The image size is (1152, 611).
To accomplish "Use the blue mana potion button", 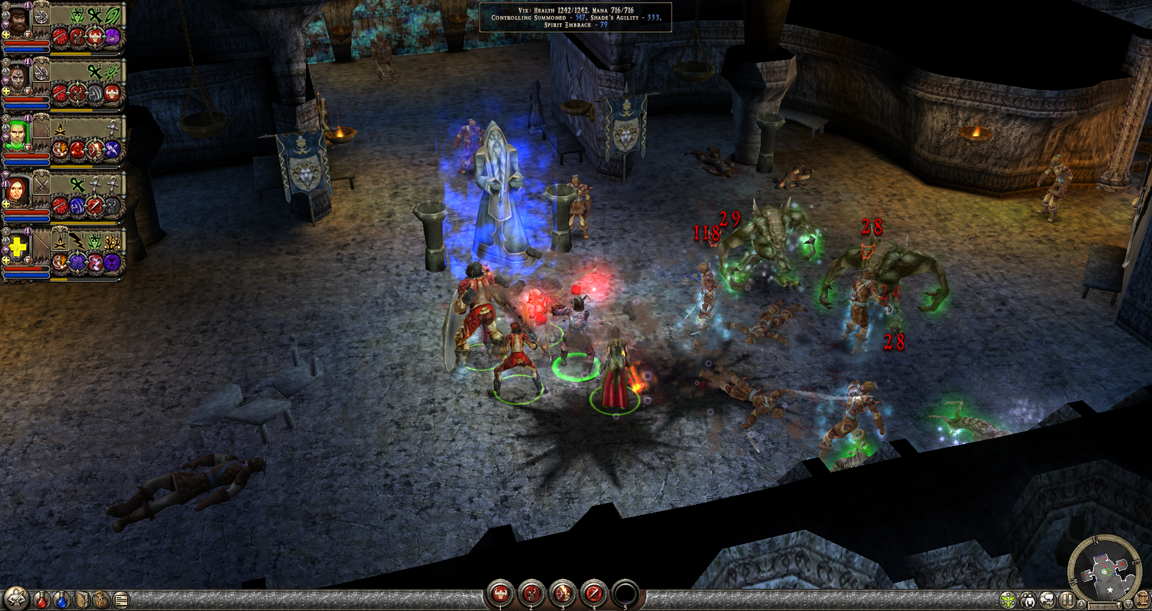I will 62,600.
